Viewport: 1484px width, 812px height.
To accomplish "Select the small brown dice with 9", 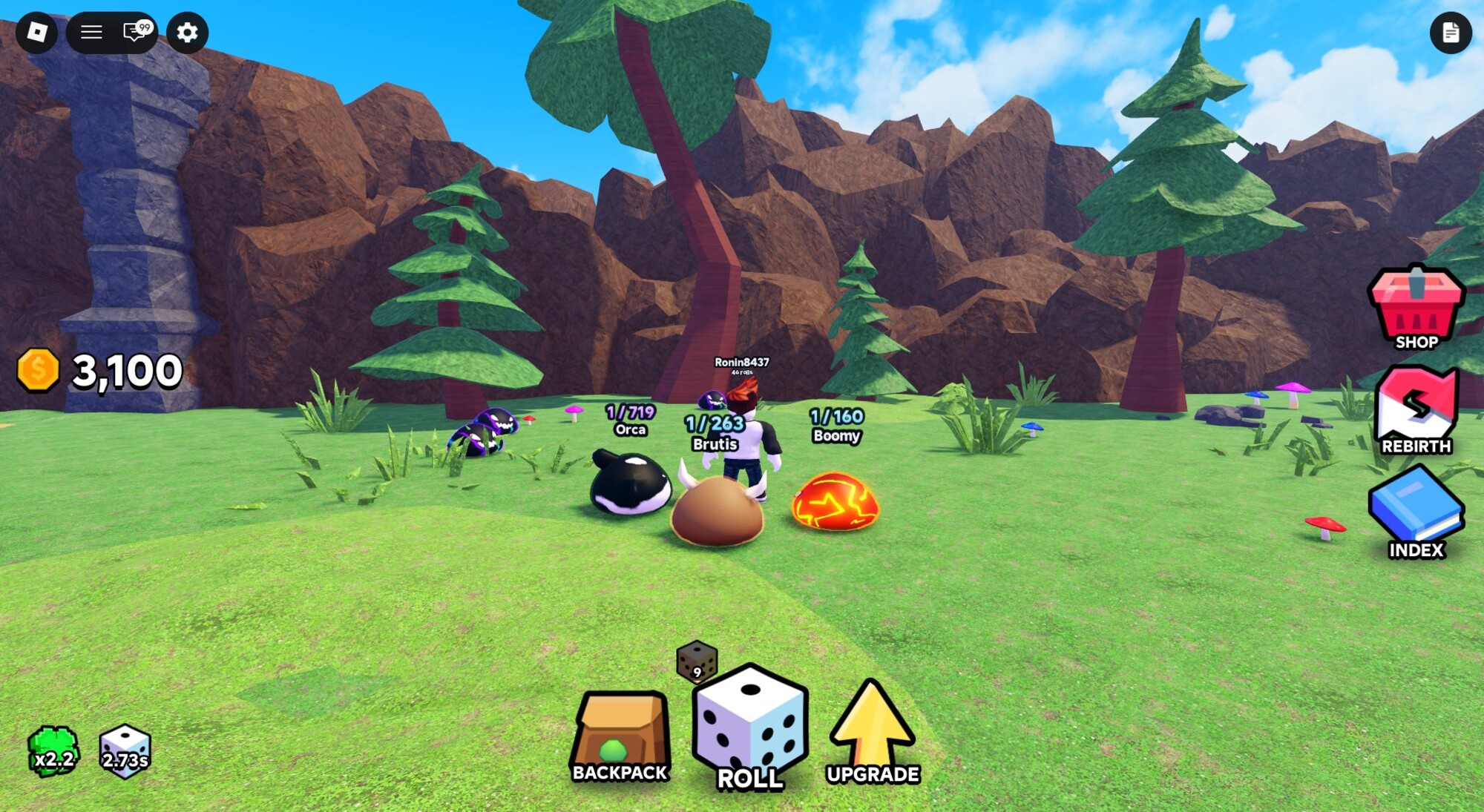I will (x=697, y=661).
